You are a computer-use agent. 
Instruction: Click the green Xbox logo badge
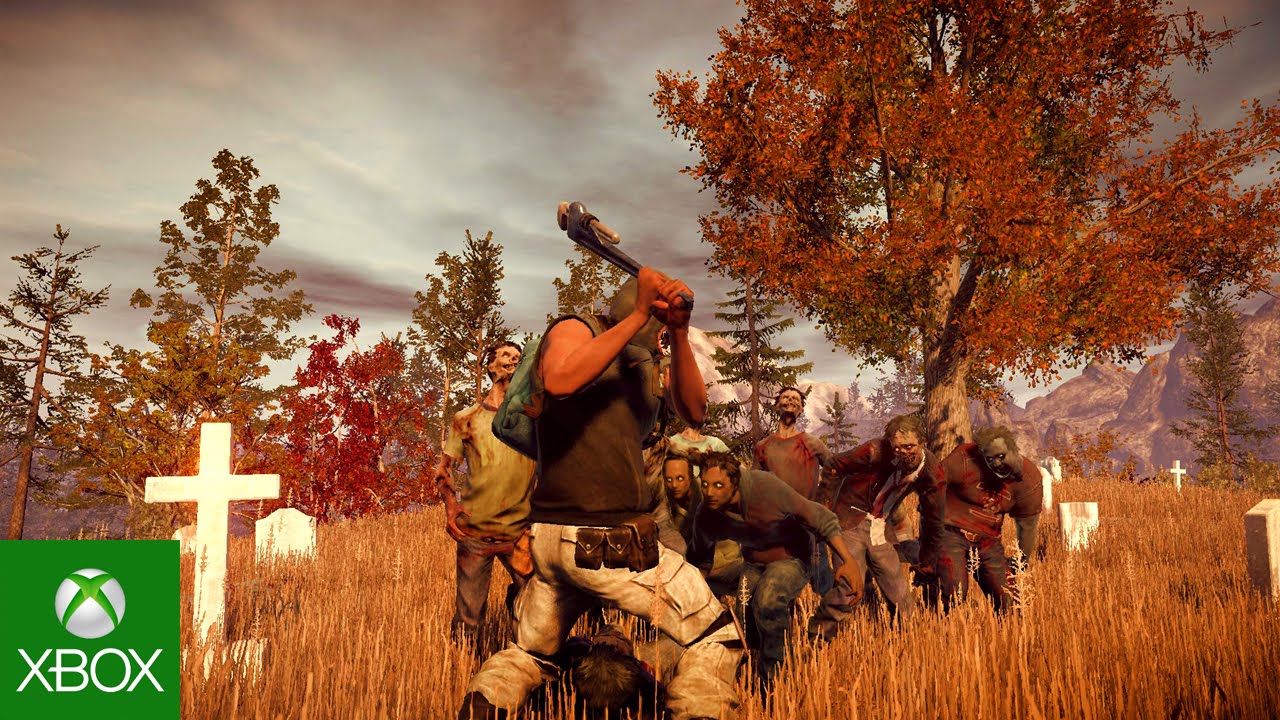[89, 630]
